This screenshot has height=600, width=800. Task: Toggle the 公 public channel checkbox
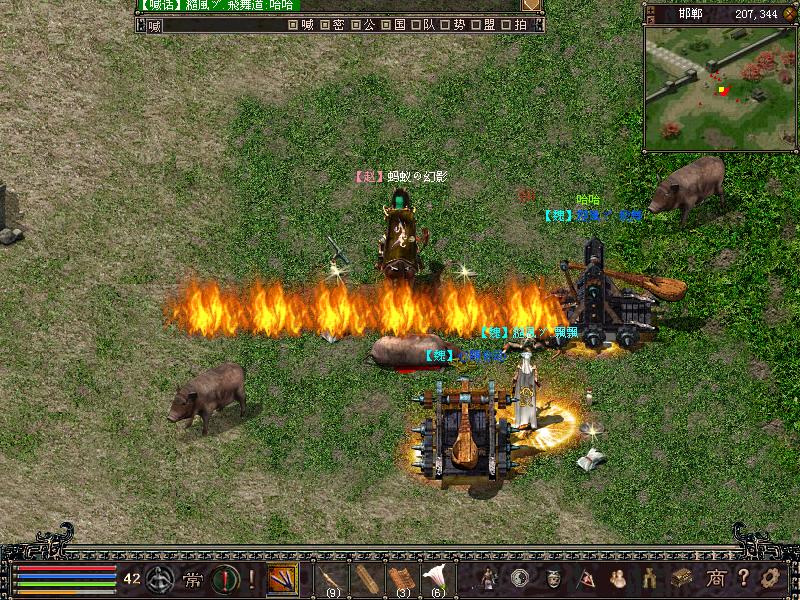(355, 25)
